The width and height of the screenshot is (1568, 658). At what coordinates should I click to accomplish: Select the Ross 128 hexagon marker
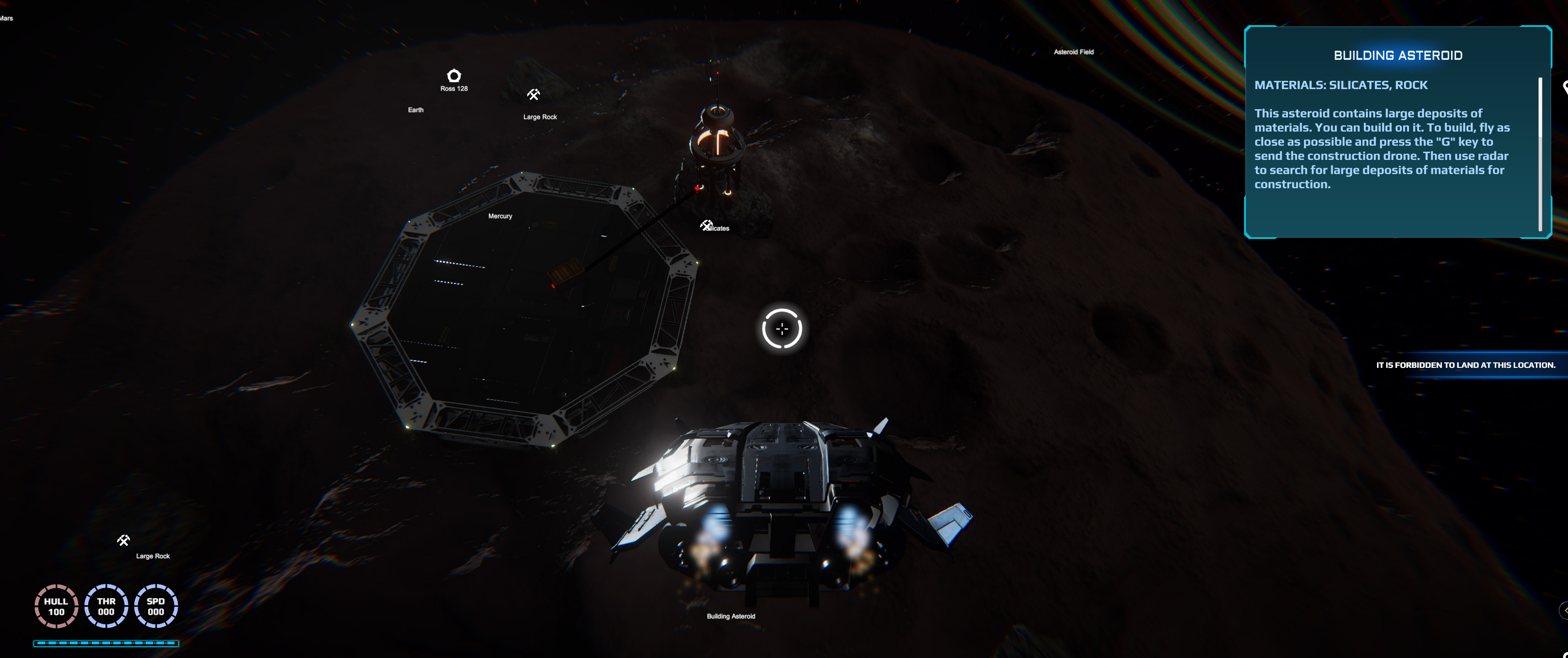pos(454,75)
